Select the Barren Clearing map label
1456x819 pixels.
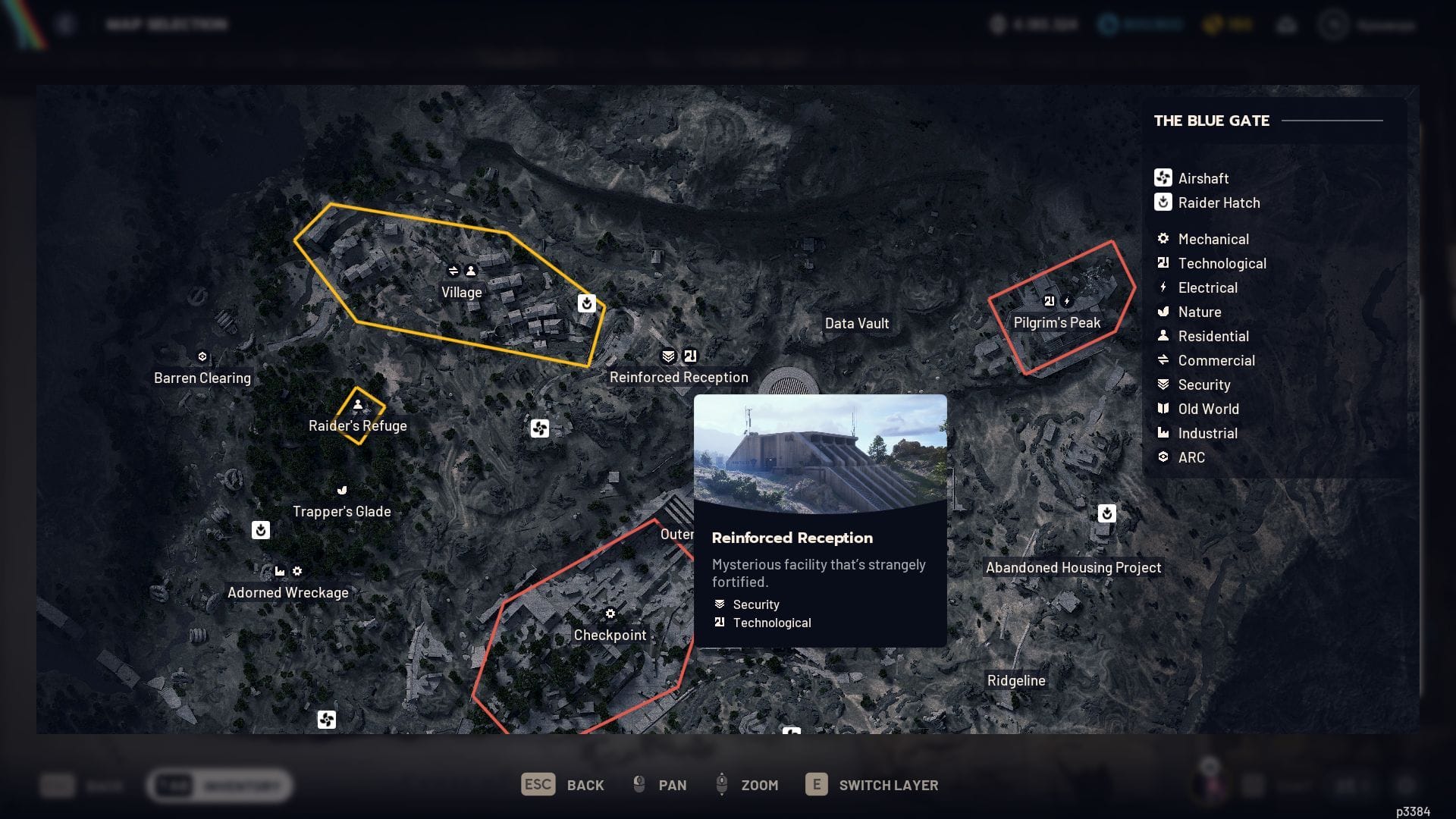202,378
